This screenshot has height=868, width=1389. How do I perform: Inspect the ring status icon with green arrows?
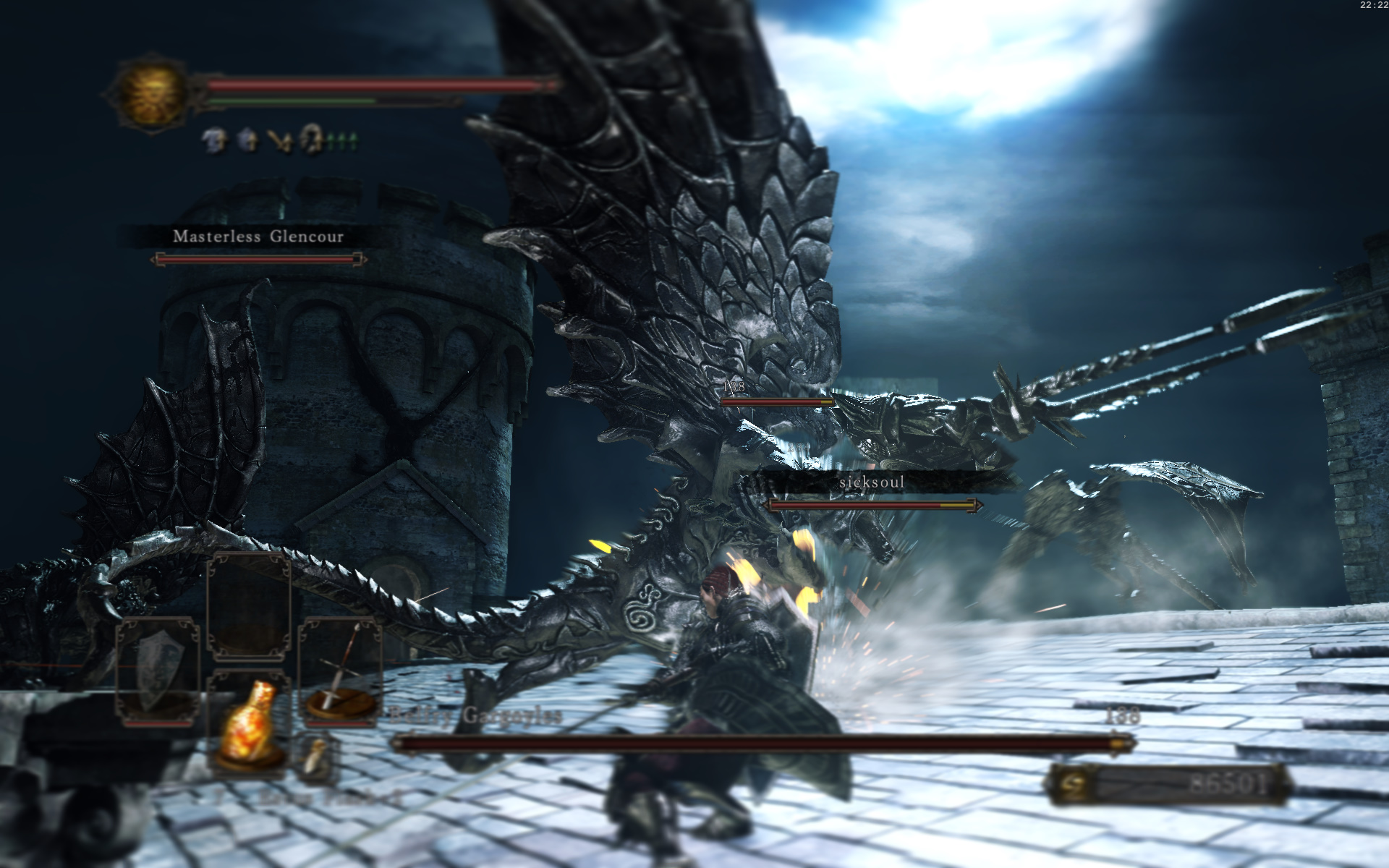pyautogui.click(x=313, y=139)
